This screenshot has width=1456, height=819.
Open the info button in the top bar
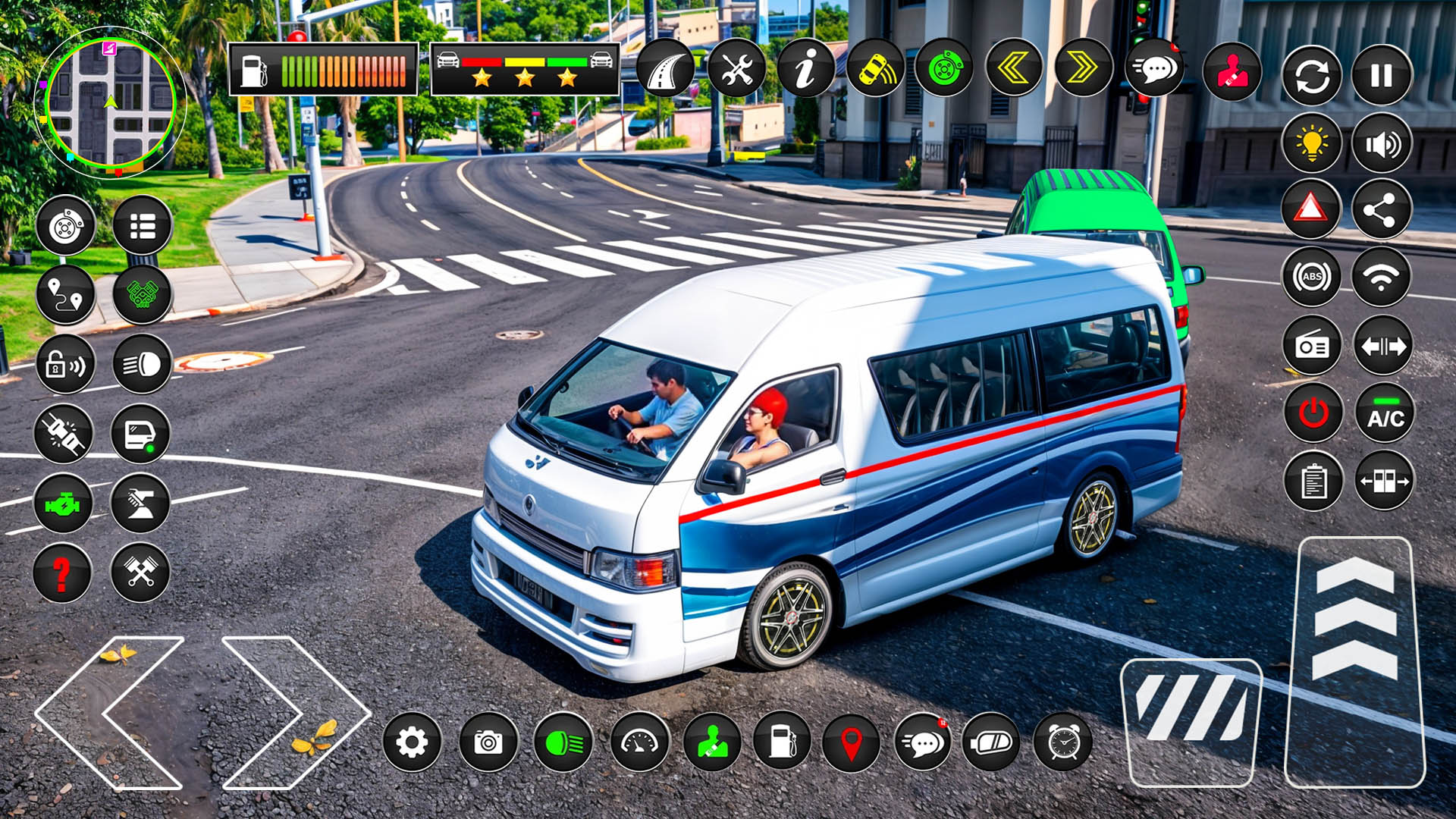coord(808,72)
